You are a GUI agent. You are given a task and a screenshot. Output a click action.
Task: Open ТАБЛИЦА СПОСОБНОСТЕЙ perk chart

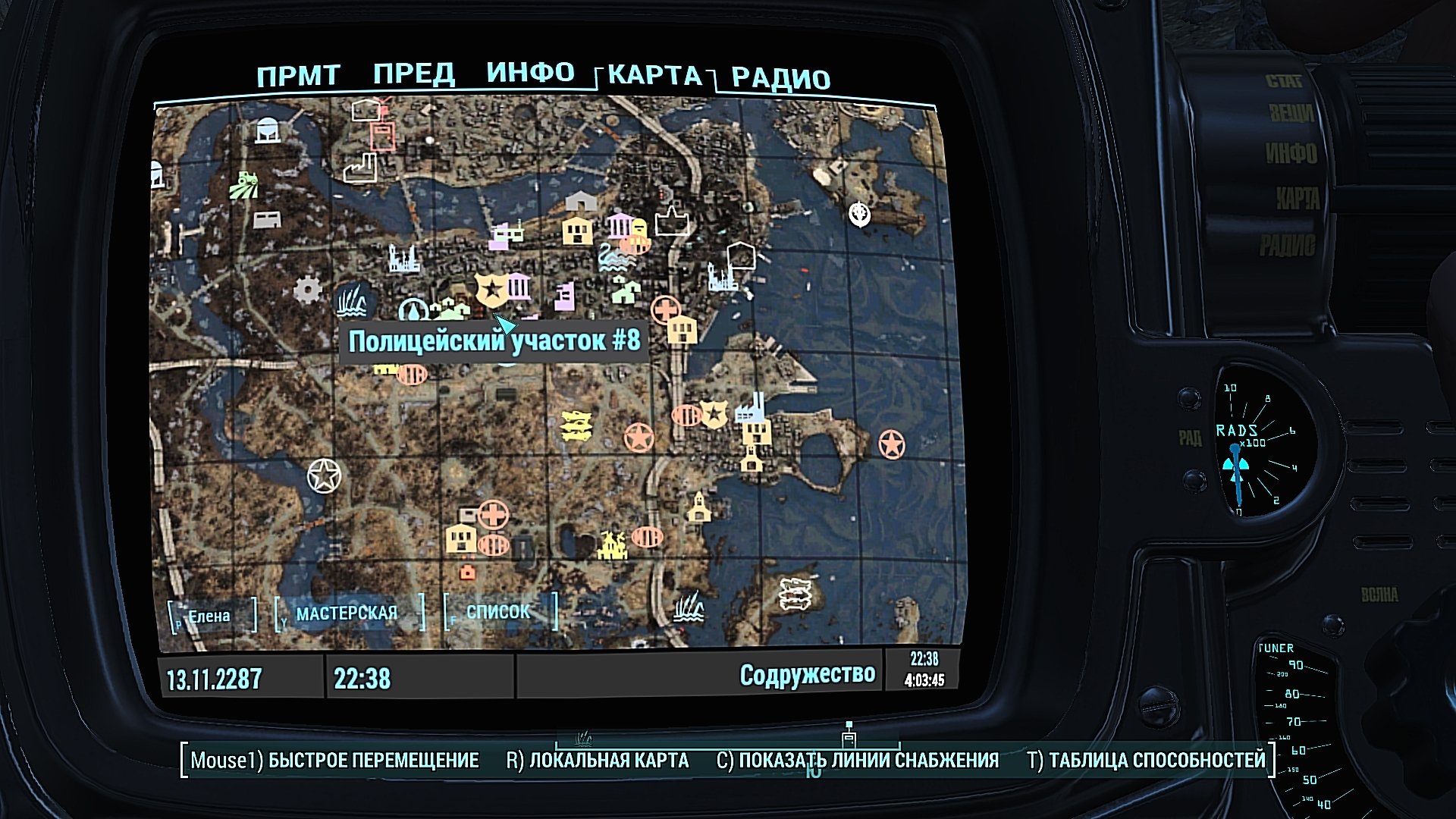pyautogui.click(x=1146, y=761)
